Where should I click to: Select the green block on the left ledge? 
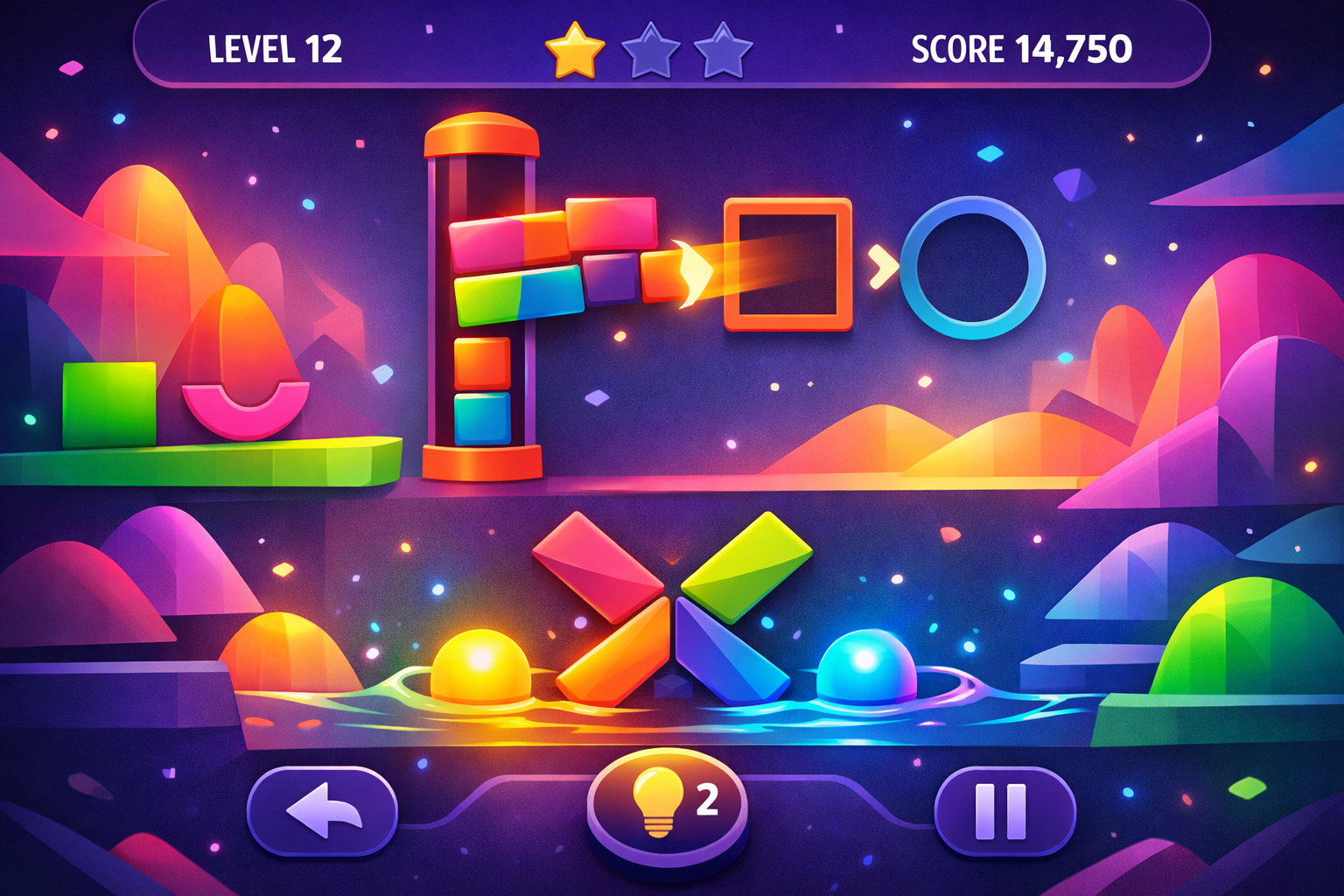109,407
